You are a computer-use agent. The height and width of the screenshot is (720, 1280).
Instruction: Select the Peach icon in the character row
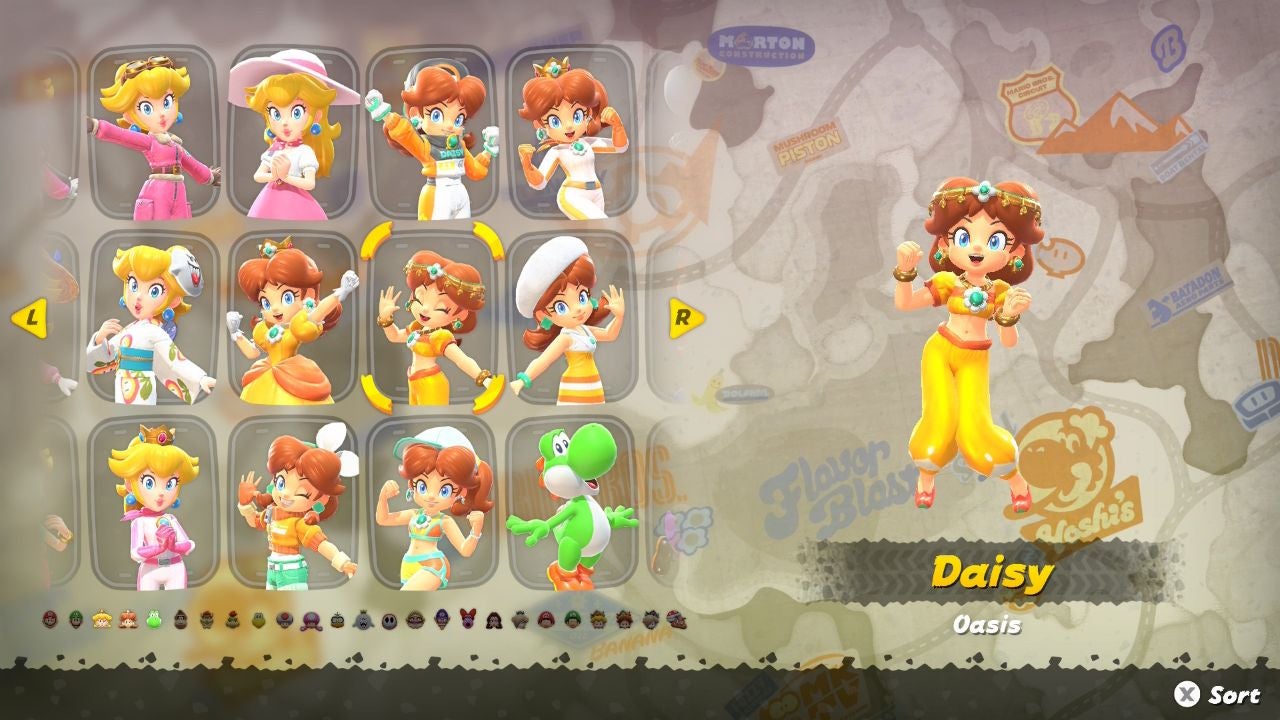(x=101, y=621)
